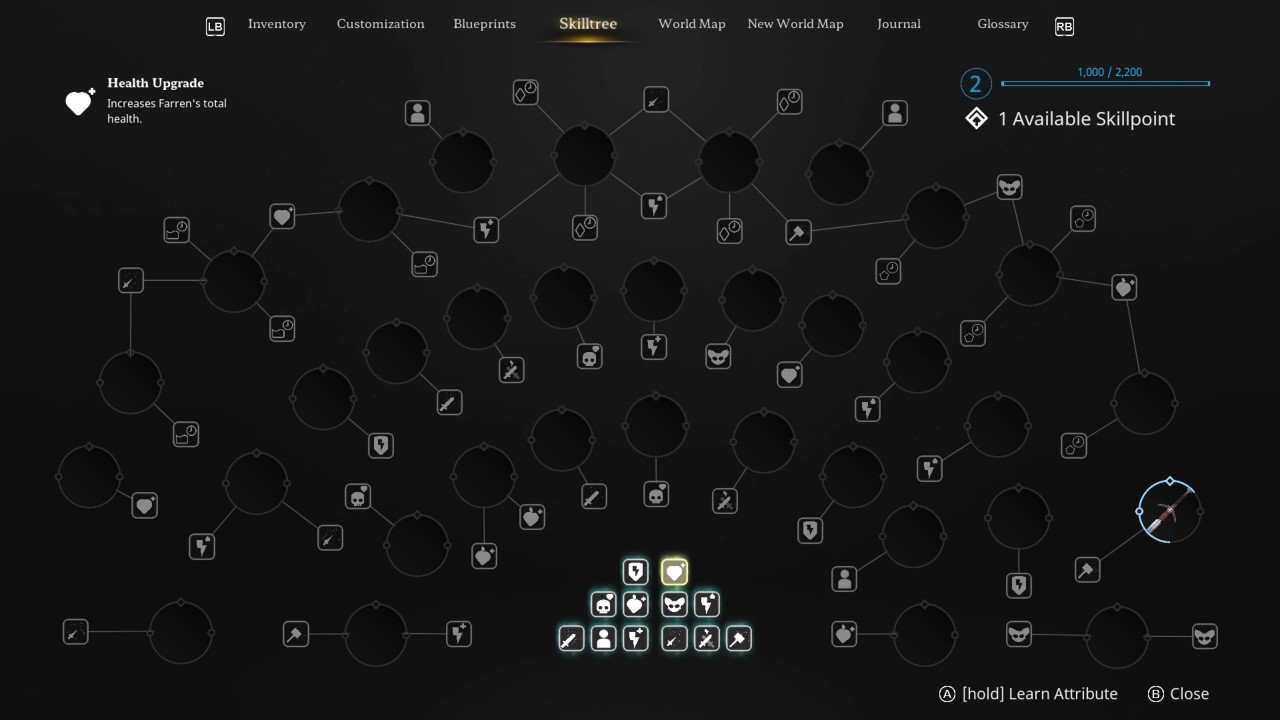Screen dimensions: 1280x720
Task: Open the Journal tab
Action: click(x=898, y=23)
